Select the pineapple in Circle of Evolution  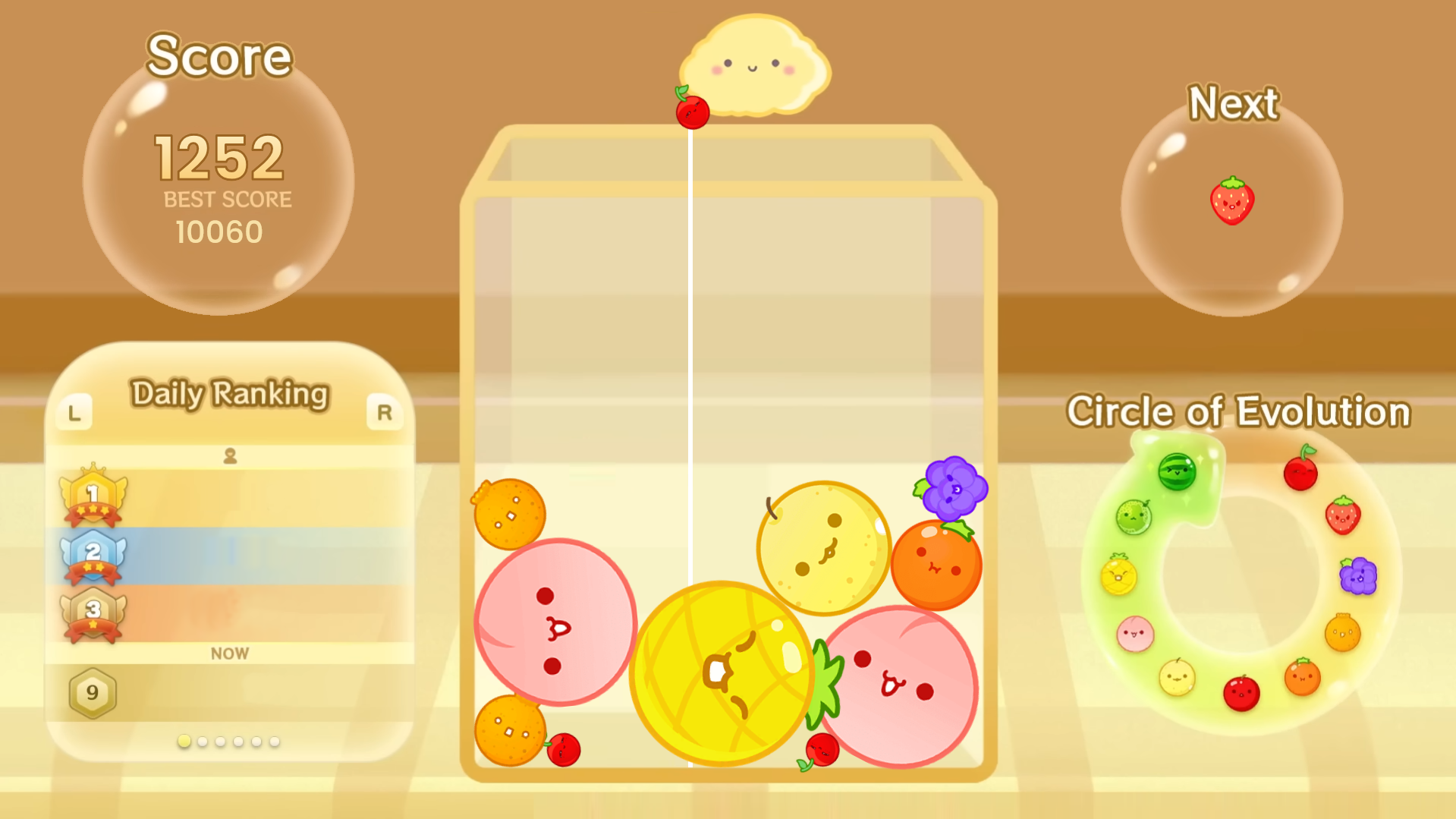click(1118, 575)
